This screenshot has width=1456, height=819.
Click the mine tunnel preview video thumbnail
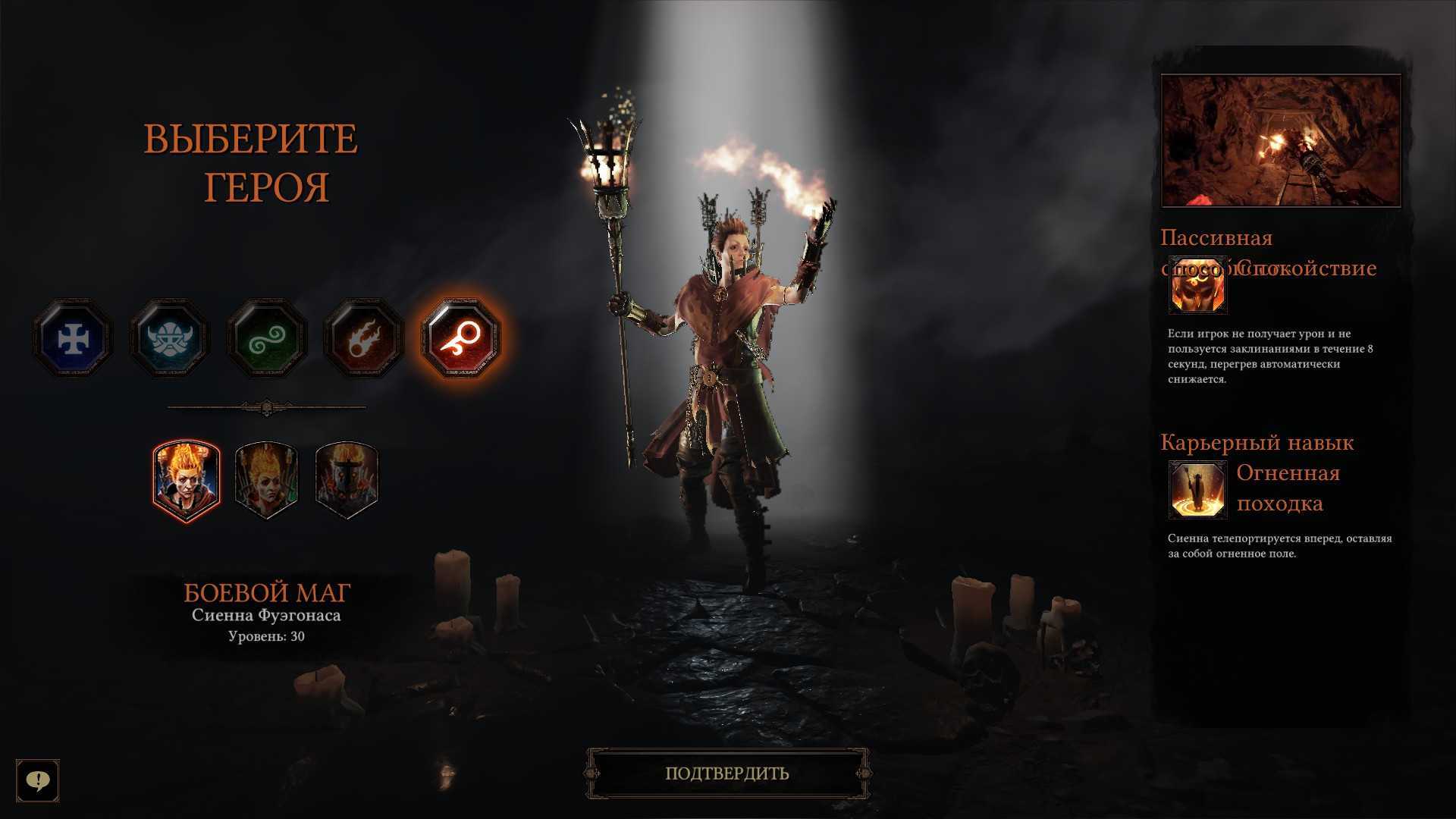1281,140
